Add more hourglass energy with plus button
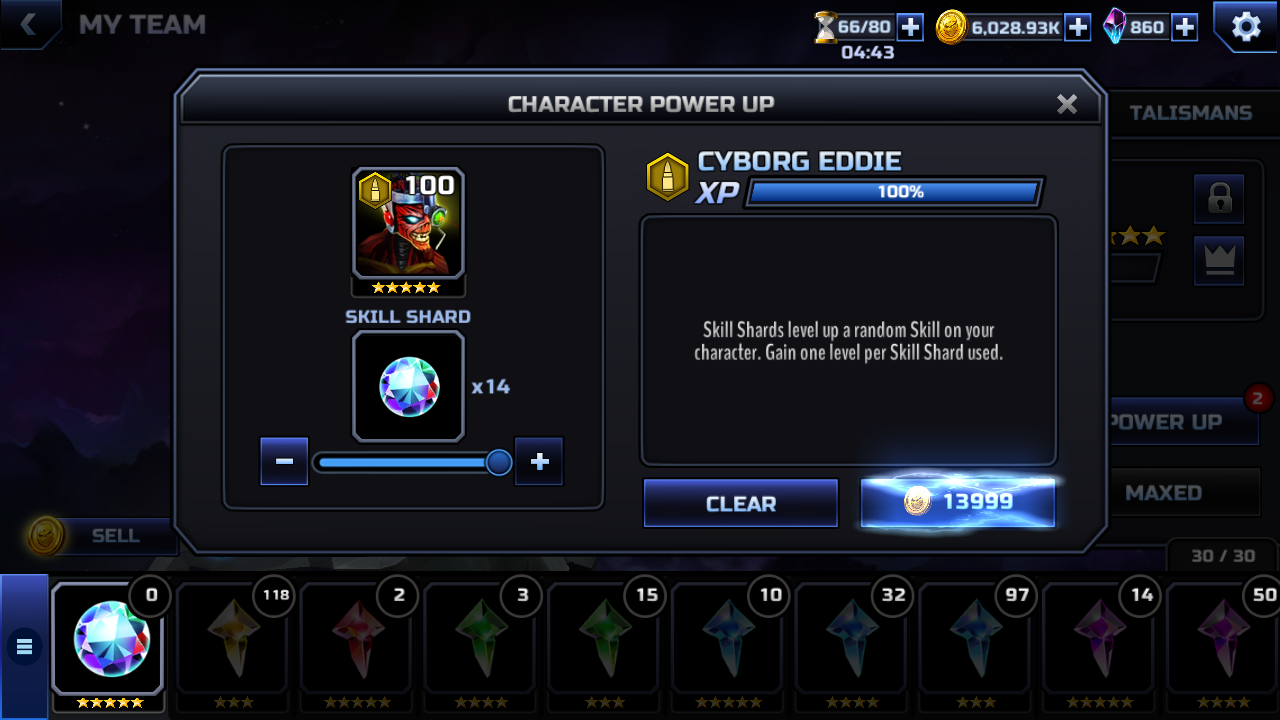Image resolution: width=1280 pixels, height=720 pixels. pyautogui.click(x=910, y=27)
